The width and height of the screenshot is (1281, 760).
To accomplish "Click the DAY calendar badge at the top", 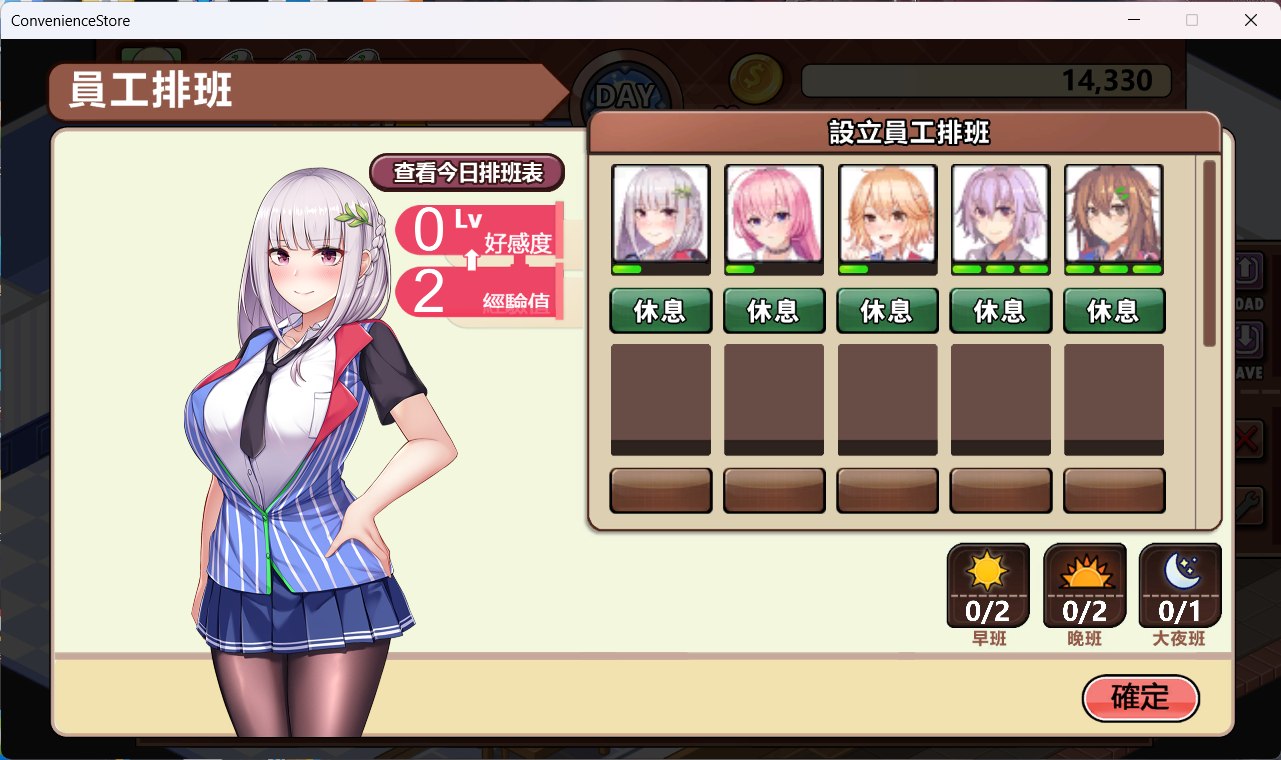I will pyautogui.click(x=628, y=90).
